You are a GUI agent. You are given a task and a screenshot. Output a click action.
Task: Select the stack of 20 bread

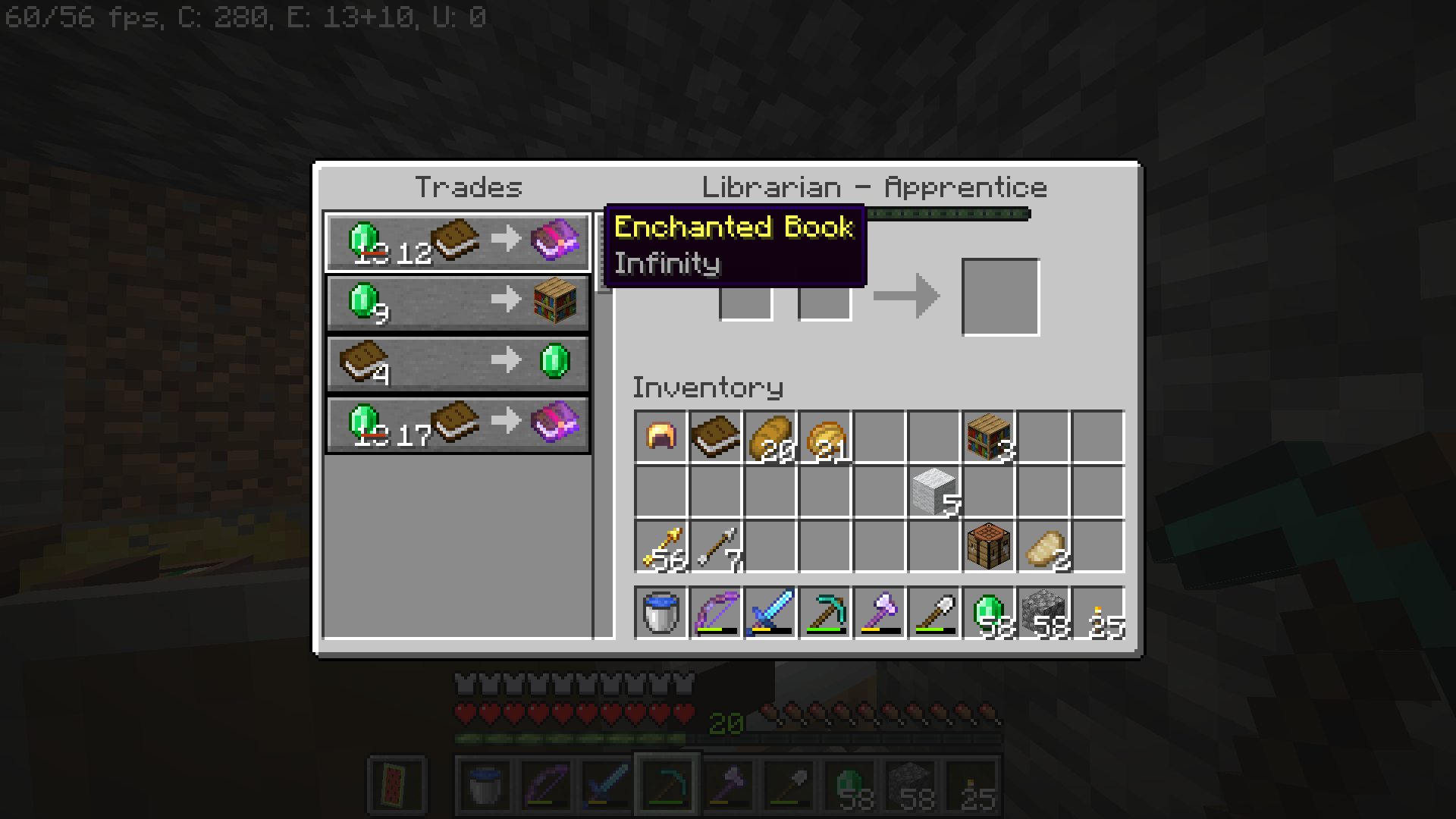[770, 437]
